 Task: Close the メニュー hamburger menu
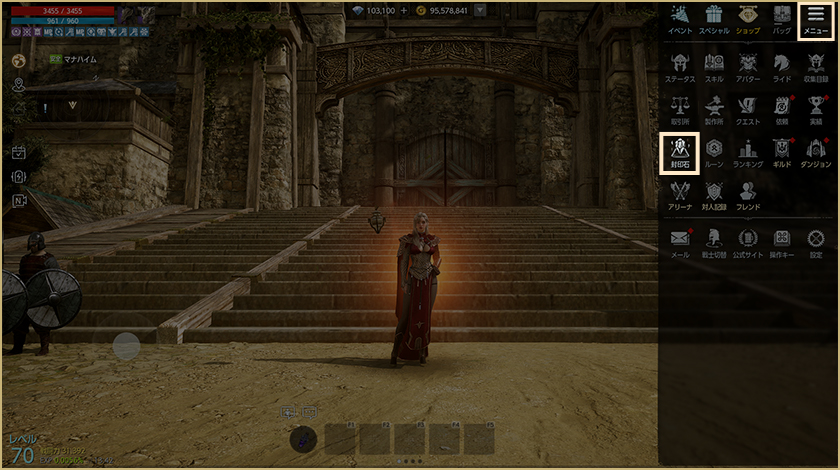[816, 20]
